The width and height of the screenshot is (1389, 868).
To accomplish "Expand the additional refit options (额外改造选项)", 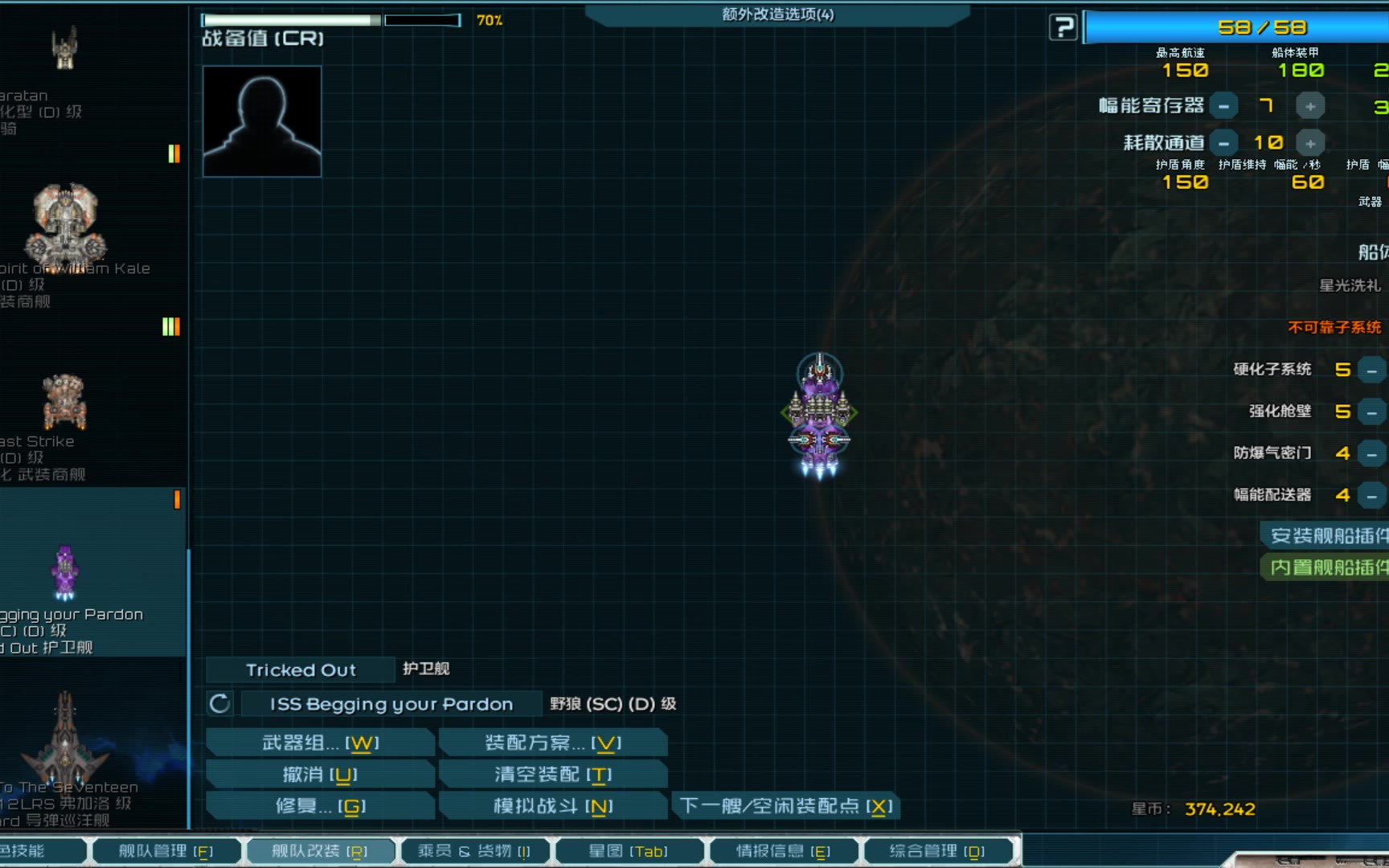I will tap(777, 14).
